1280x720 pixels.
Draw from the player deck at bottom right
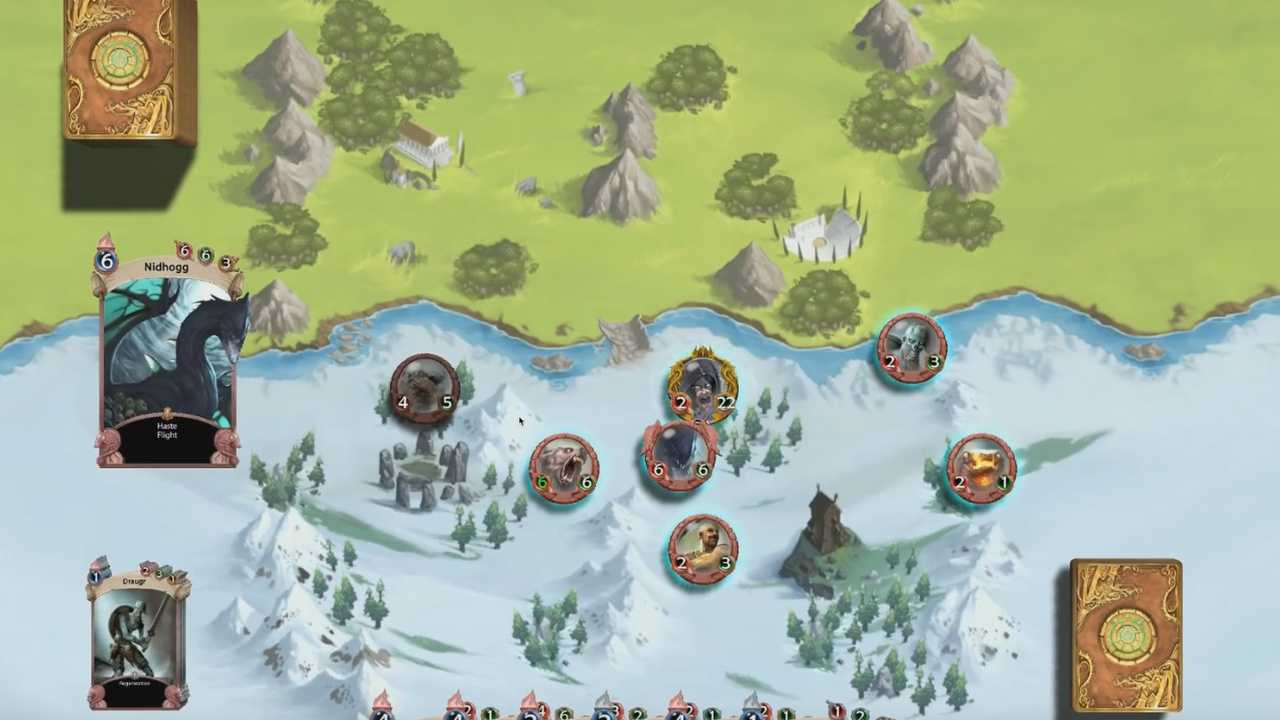[x=1126, y=635]
